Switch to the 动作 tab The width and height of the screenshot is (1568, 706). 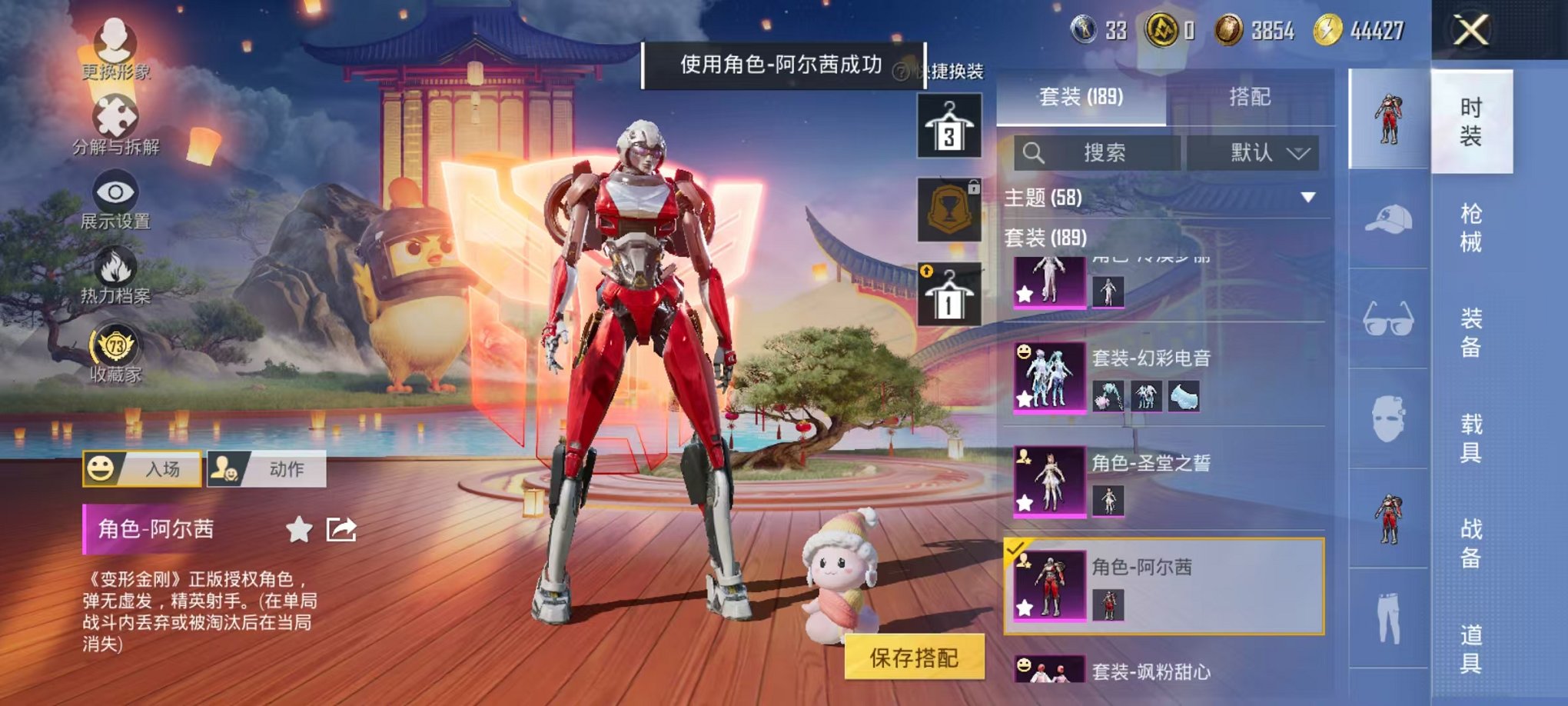(284, 470)
